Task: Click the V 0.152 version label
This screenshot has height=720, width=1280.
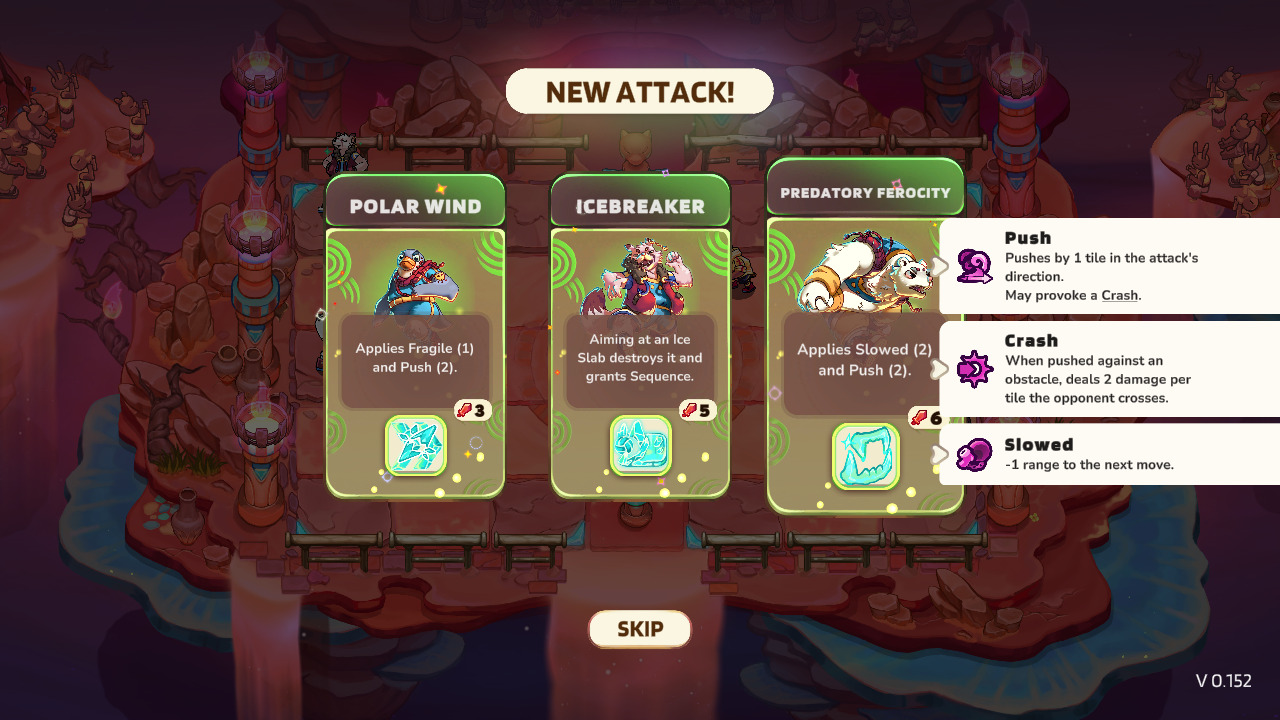Action: pos(1222,680)
